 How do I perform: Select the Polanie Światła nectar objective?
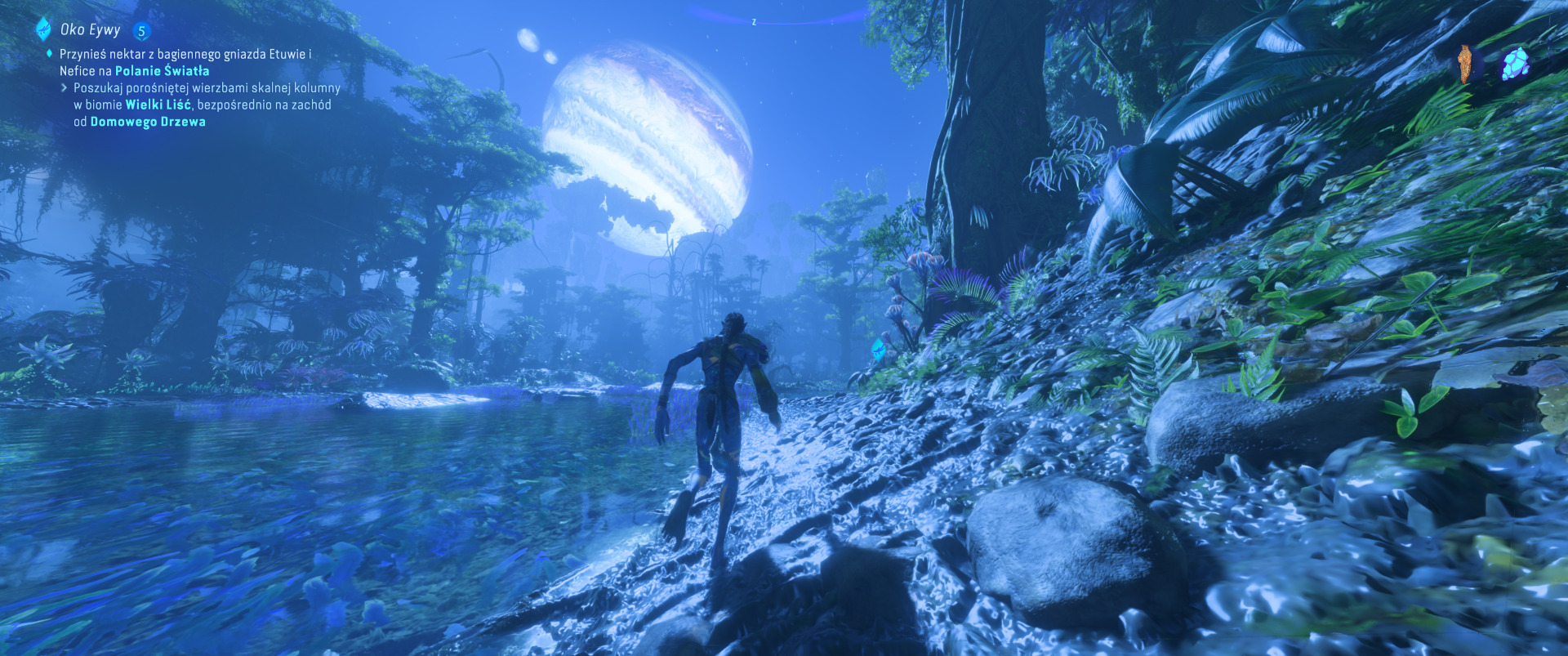(x=185, y=62)
